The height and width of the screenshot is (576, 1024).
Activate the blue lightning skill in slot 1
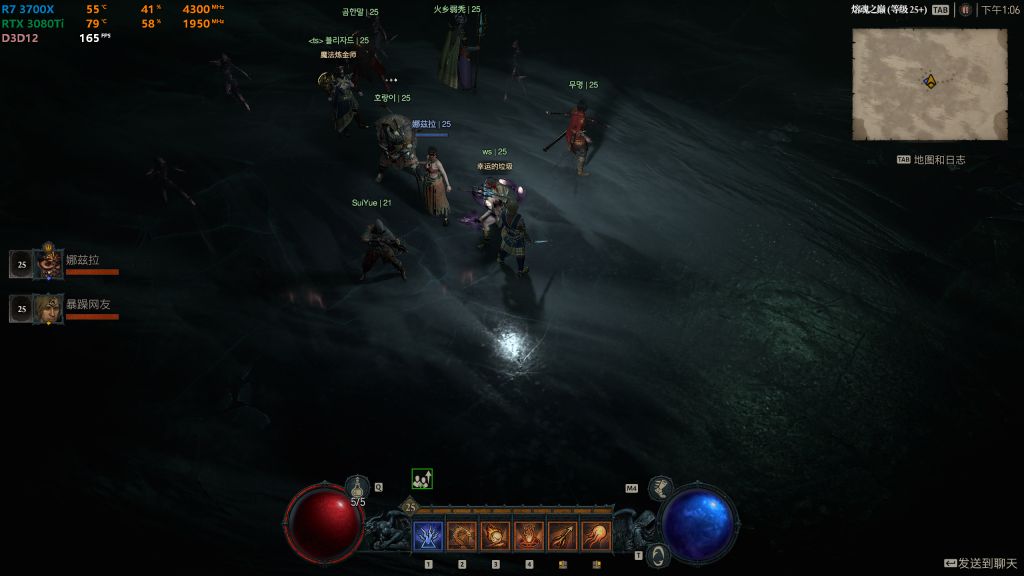(428, 536)
